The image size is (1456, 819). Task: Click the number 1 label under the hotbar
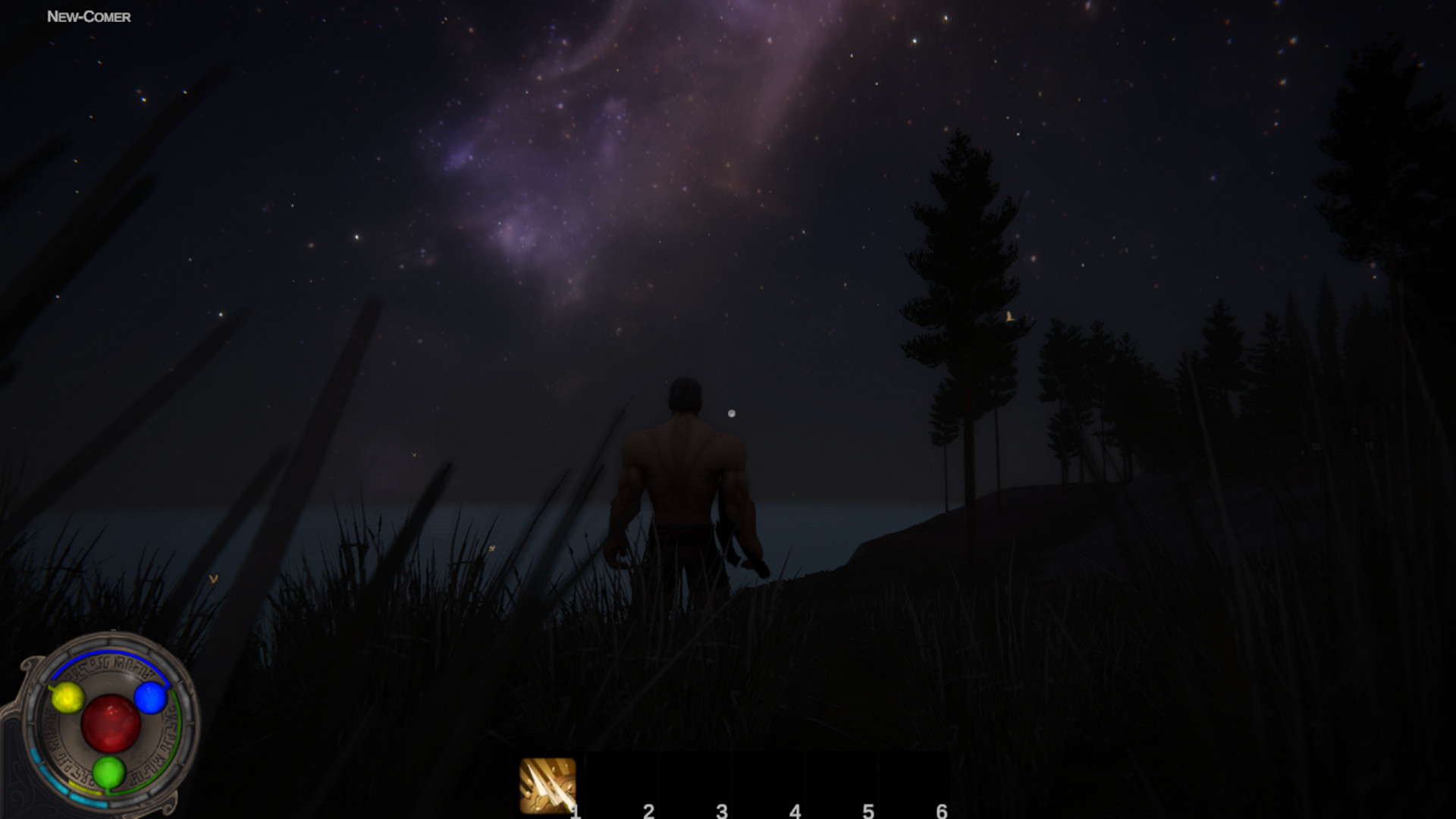tap(574, 811)
